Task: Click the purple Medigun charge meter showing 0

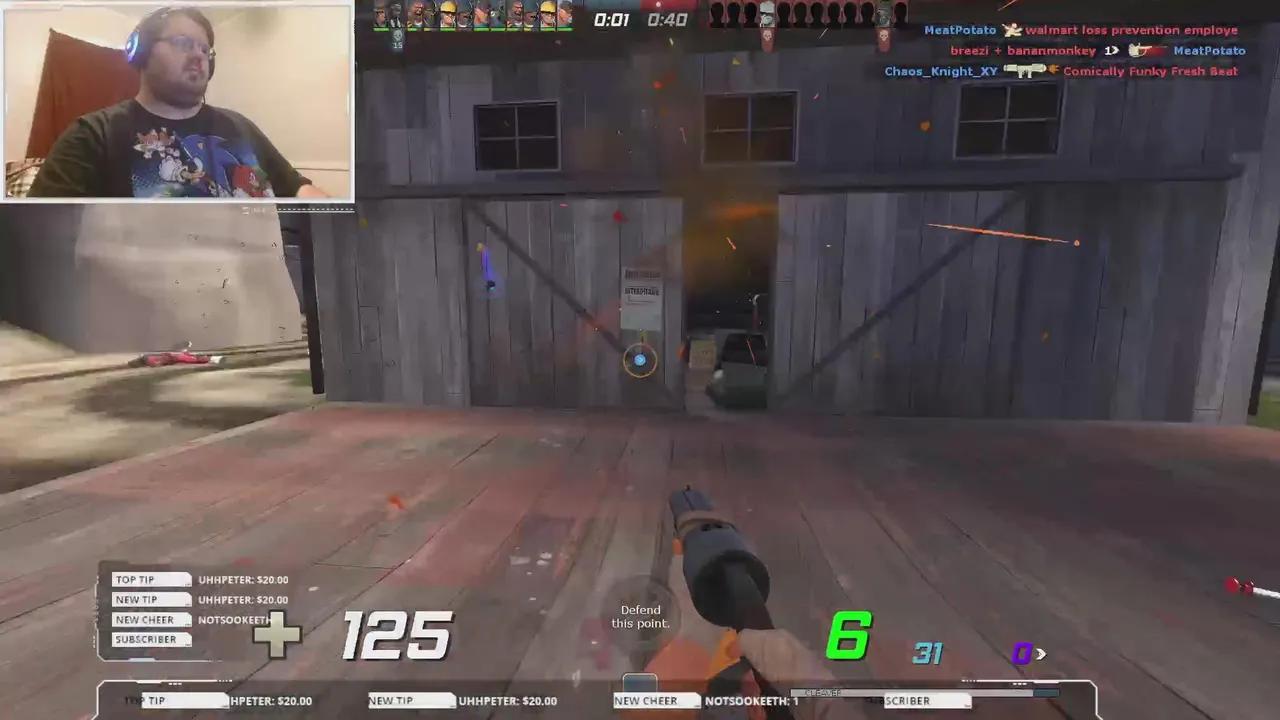Action: (1023, 653)
